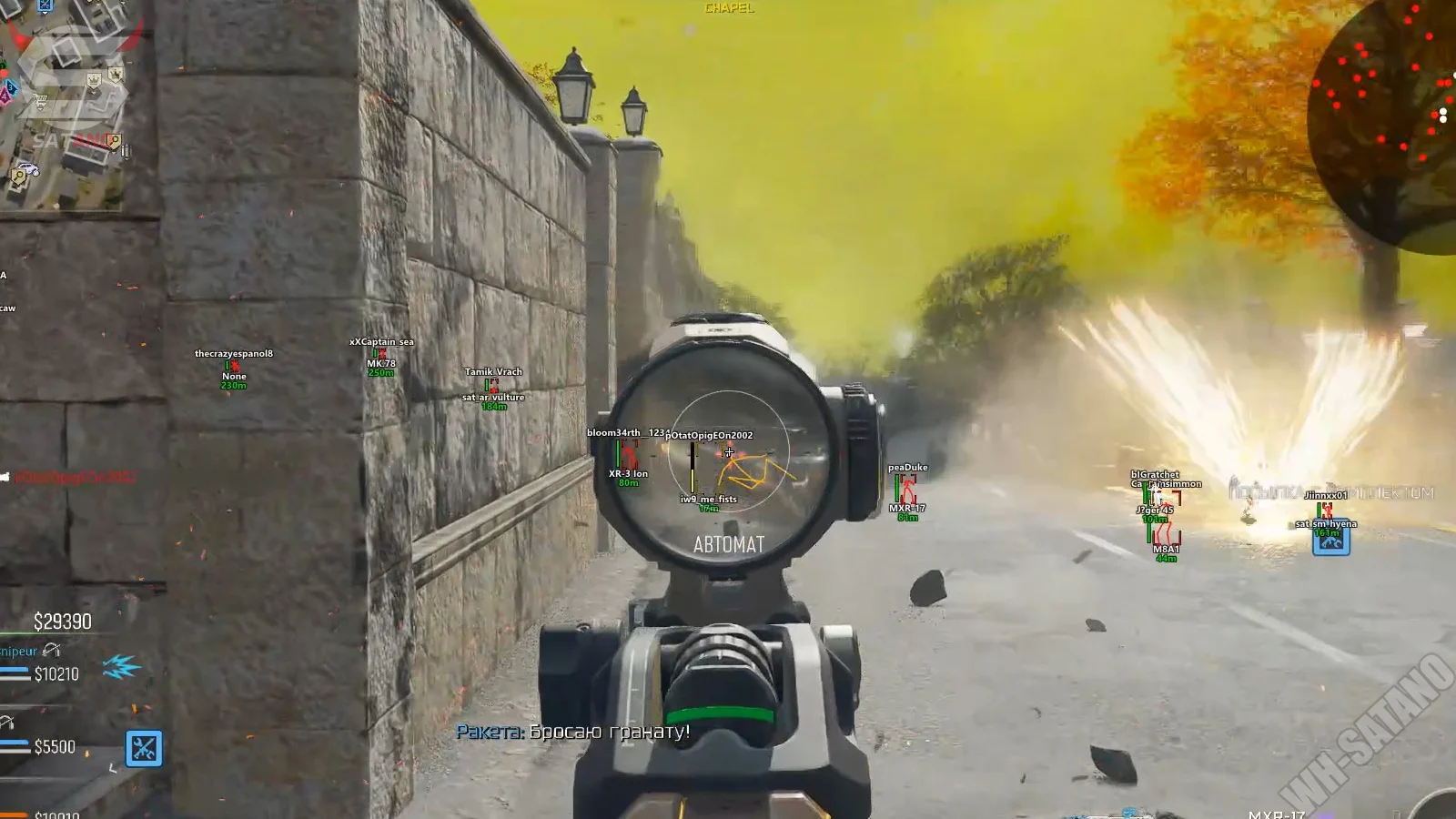Click the blue wrench marker below Jiinnxx01
The image size is (1456, 819).
point(1330,541)
